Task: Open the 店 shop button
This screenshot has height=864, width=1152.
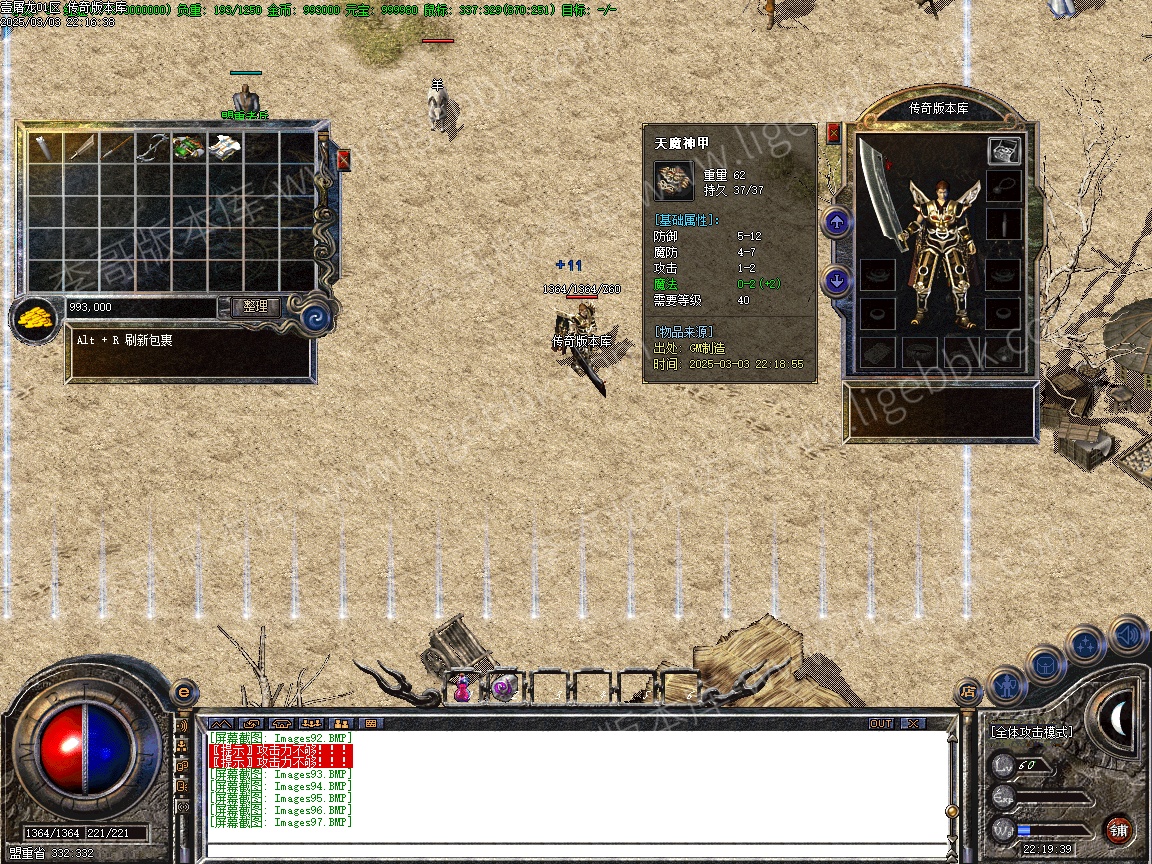Action: tap(967, 690)
